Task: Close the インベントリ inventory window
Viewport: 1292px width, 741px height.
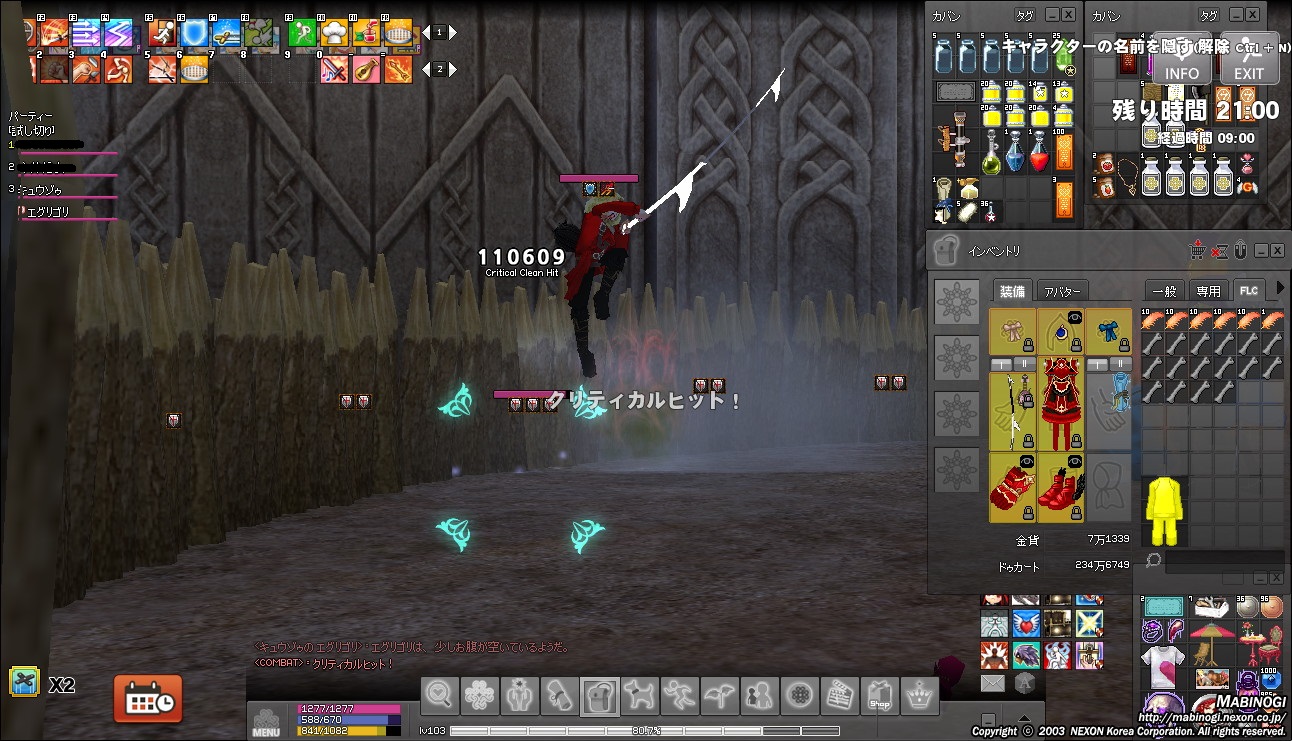Action: point(1278,250)
